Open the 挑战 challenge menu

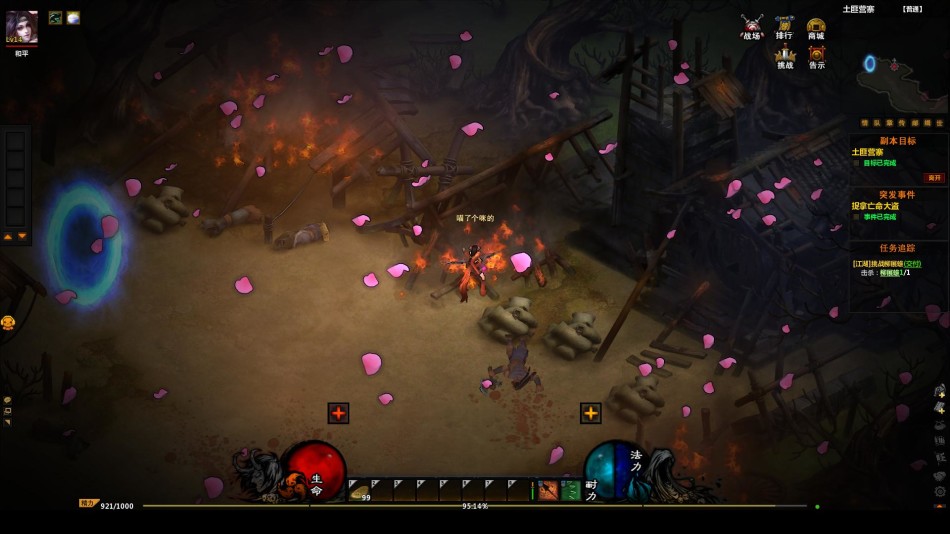pos(784,57)
